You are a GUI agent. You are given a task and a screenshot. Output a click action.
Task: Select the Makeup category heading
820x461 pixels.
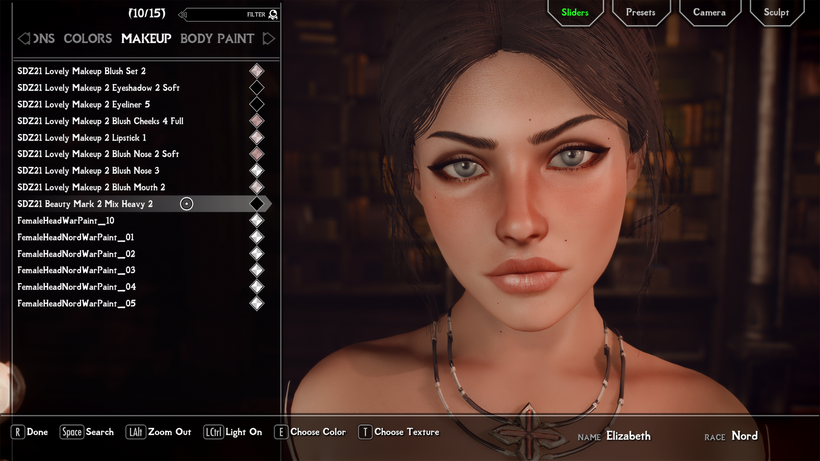tap(146, 39)
